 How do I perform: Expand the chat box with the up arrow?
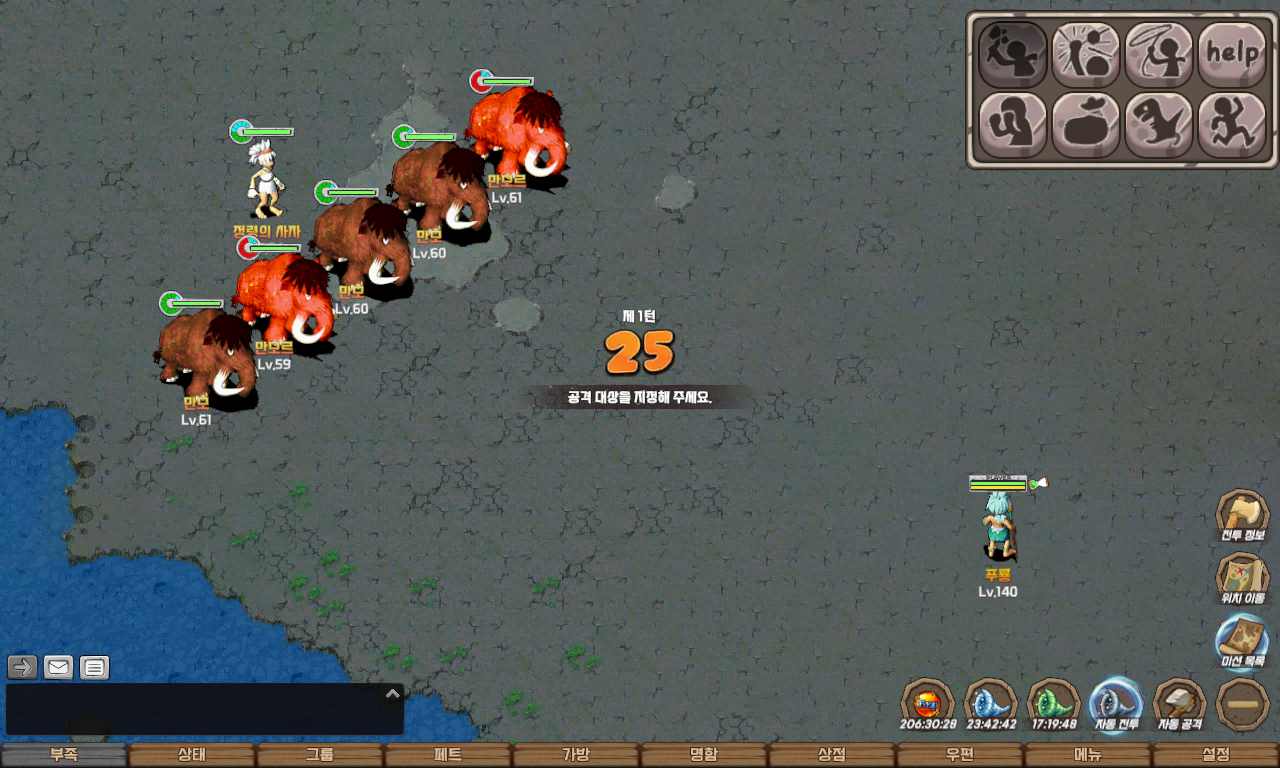(x=393, y=693)
